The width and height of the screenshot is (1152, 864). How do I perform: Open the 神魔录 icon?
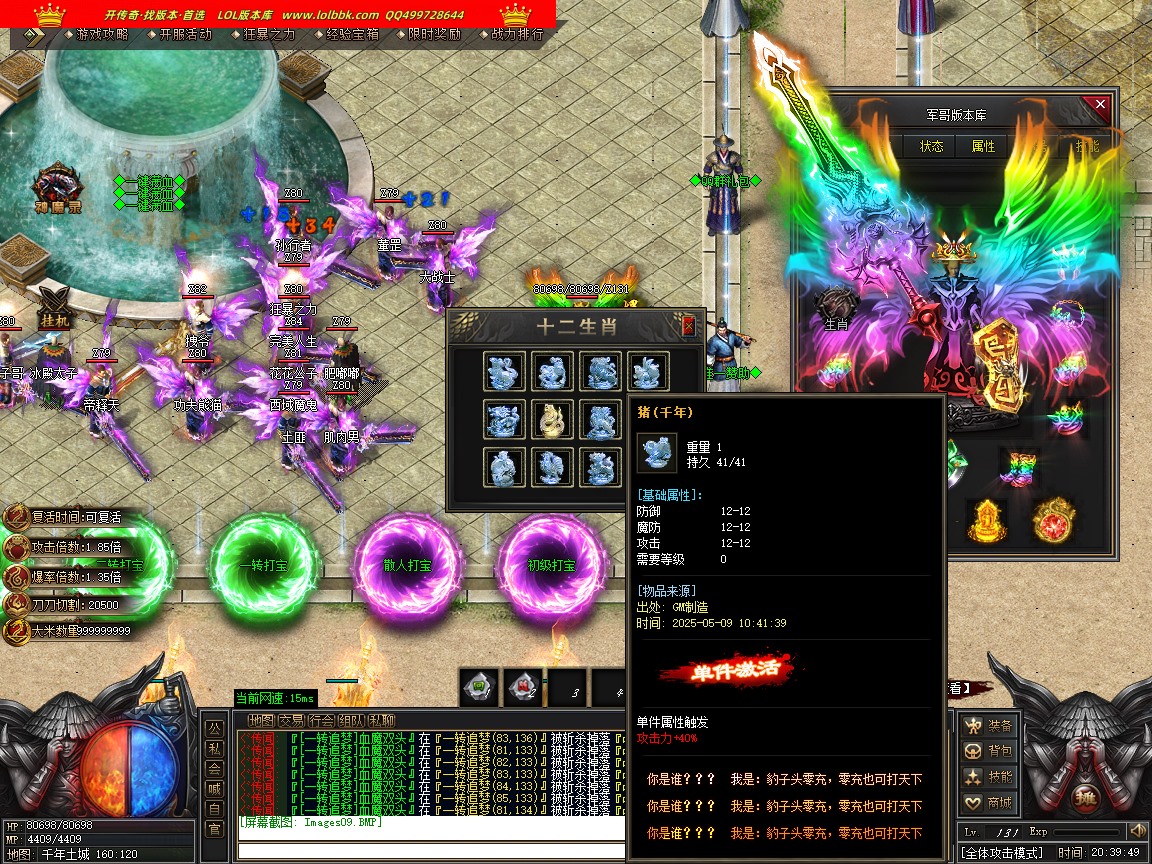coord(56,189)
